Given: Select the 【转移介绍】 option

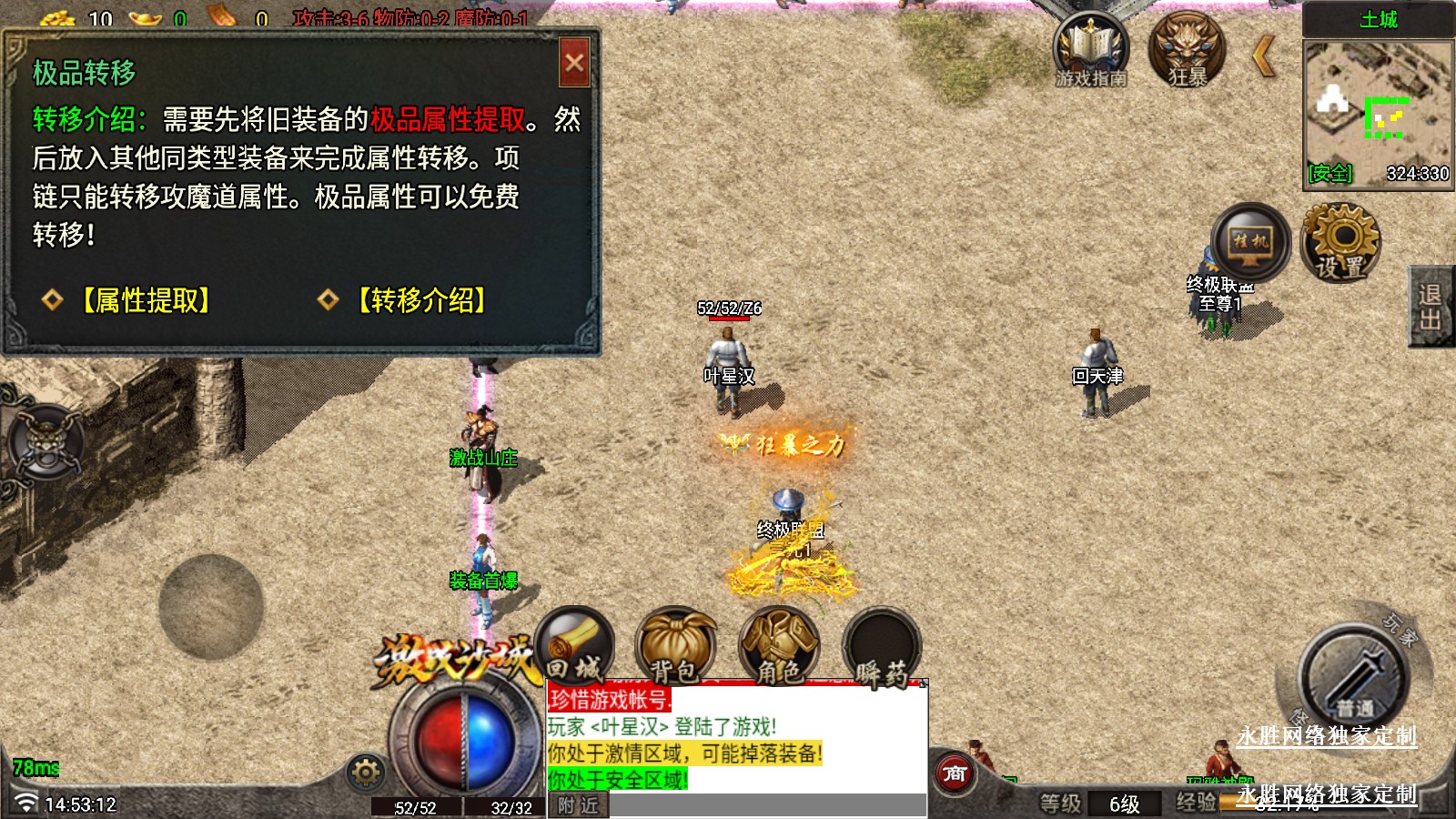Looking at the screenshot, I should point(421,300).
